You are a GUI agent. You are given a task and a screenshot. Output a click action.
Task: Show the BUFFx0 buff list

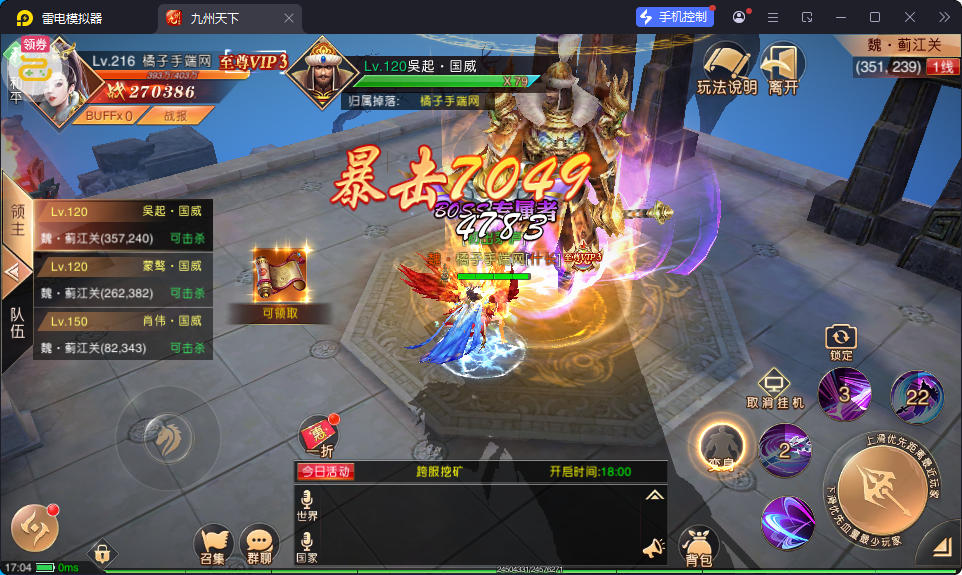pyautogui.click(x=108, y=115)
